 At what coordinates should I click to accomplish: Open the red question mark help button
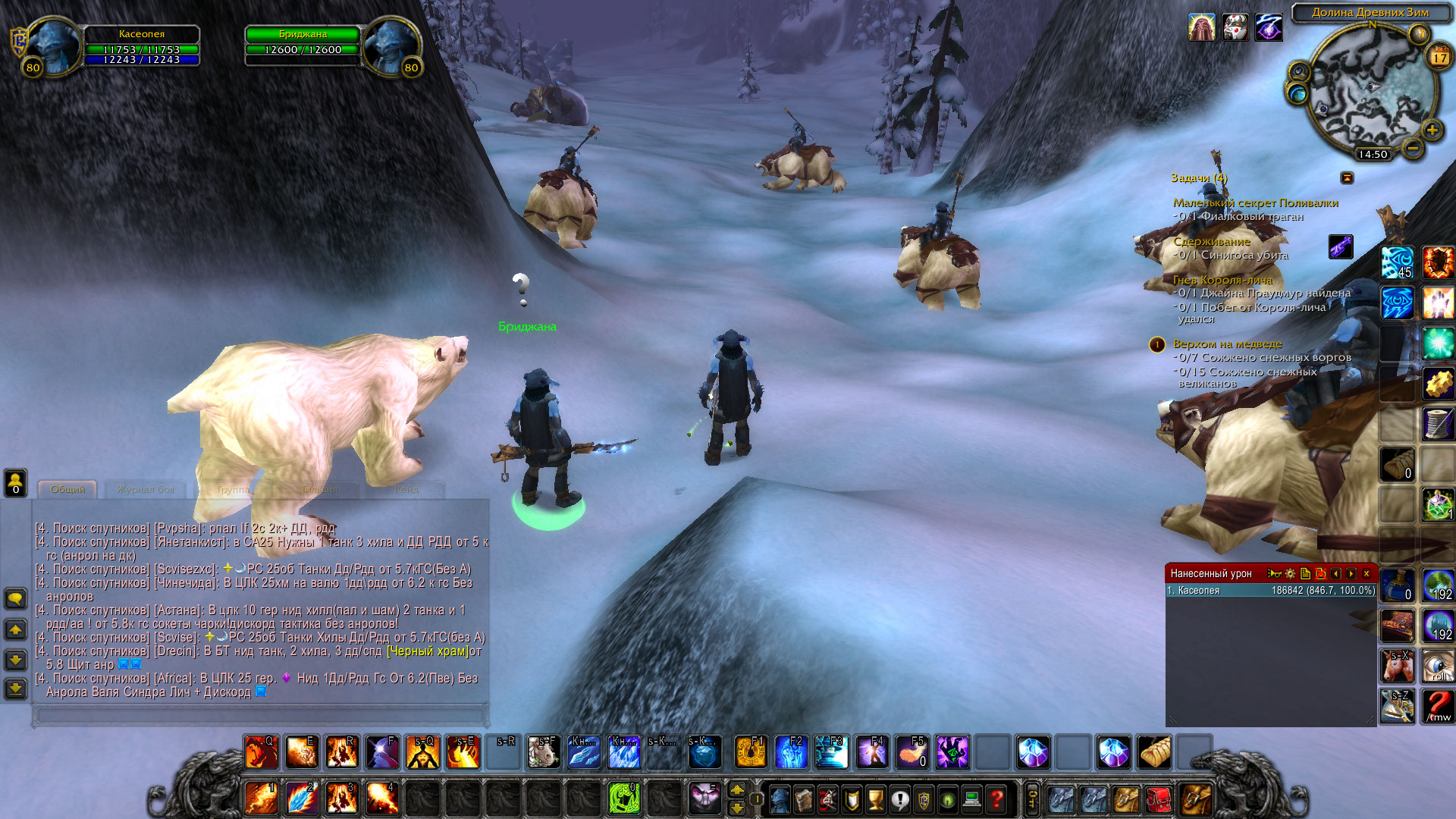click(996, 799)
